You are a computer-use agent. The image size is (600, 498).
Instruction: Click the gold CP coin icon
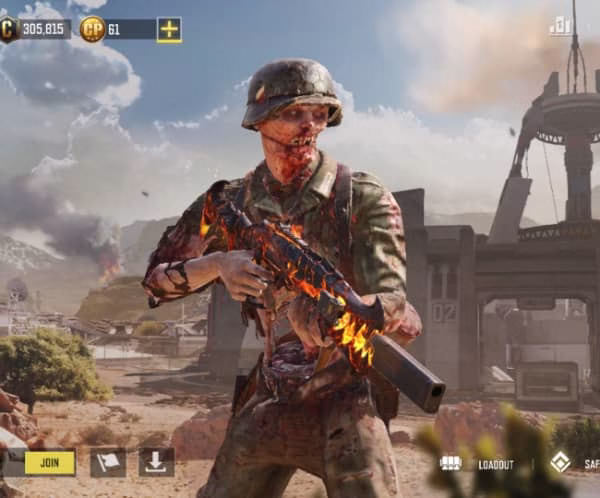tap(92, 29)
